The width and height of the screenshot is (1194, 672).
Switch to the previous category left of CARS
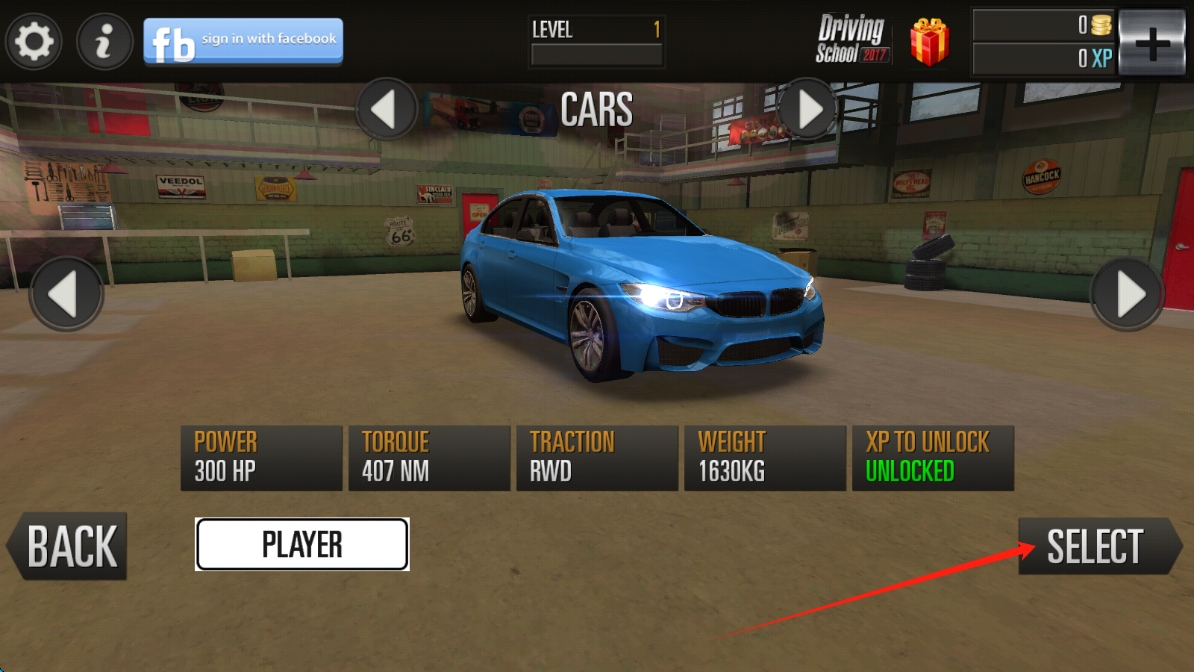386,109
